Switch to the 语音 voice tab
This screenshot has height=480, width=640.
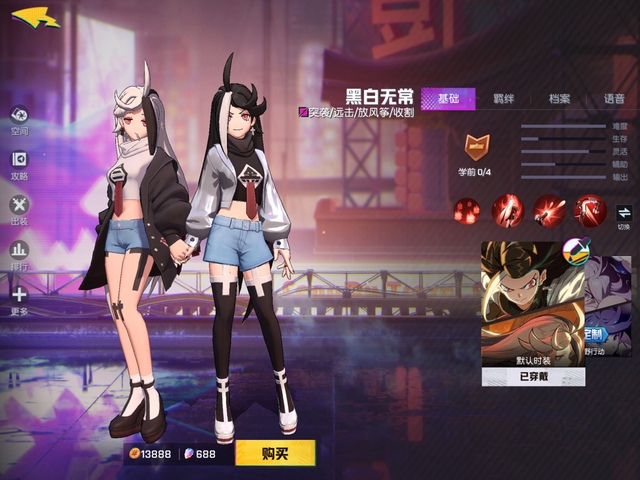613,99
